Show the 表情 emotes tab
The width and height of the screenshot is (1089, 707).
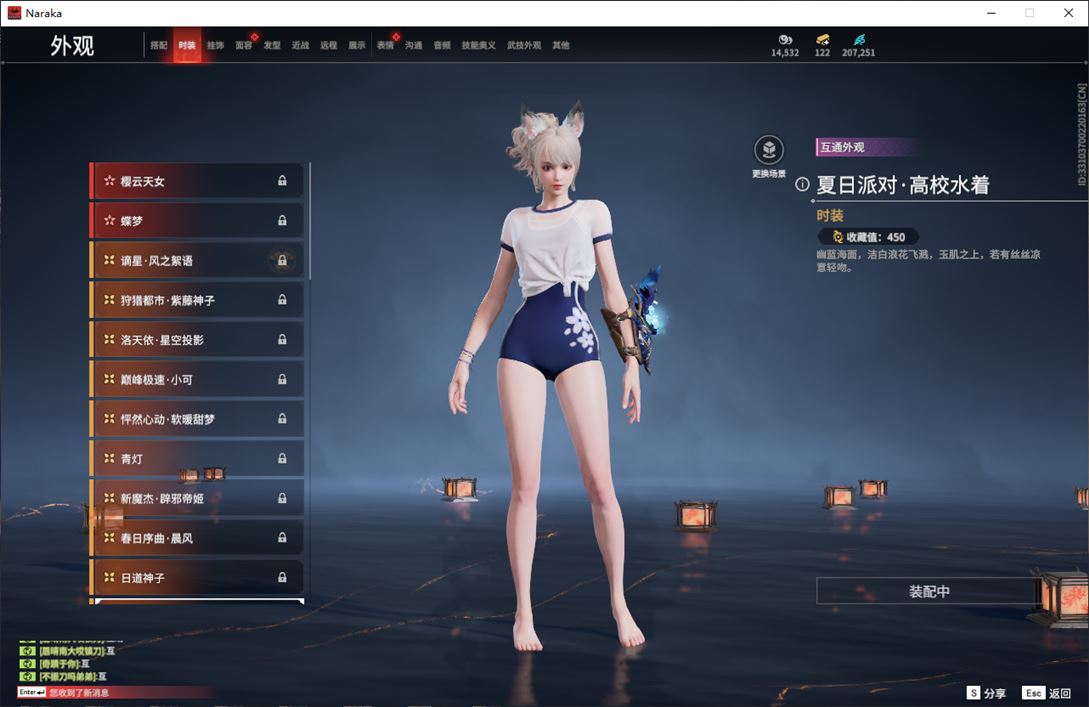(385, 46)
